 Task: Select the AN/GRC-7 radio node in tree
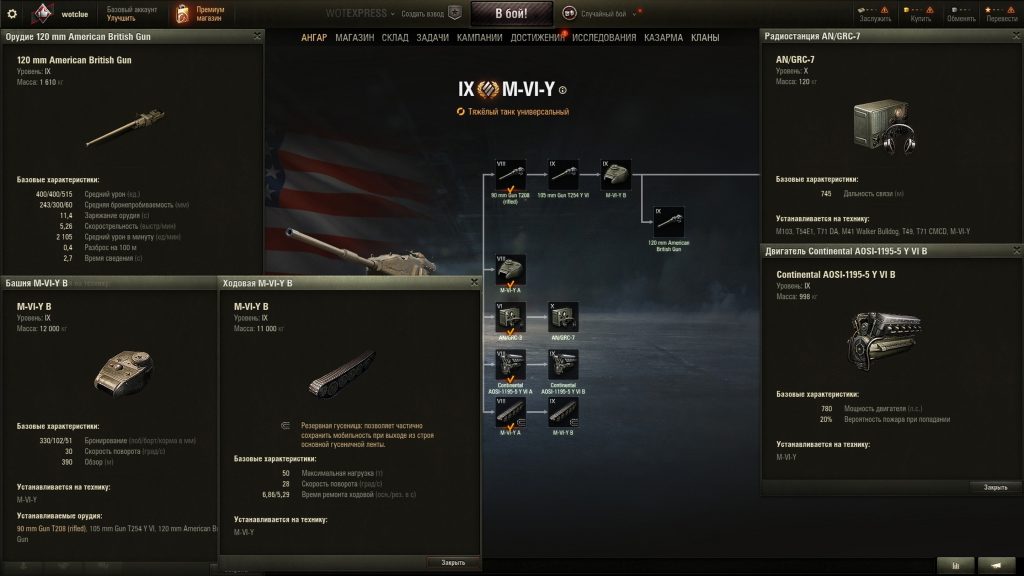coord(564,318)
